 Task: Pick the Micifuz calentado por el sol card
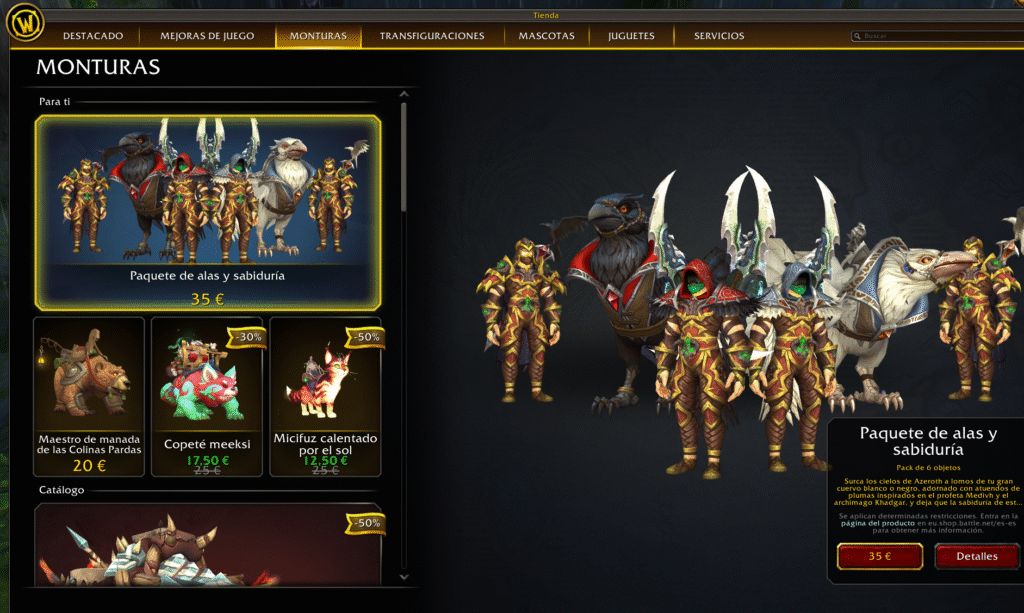[x=326, y=396]
